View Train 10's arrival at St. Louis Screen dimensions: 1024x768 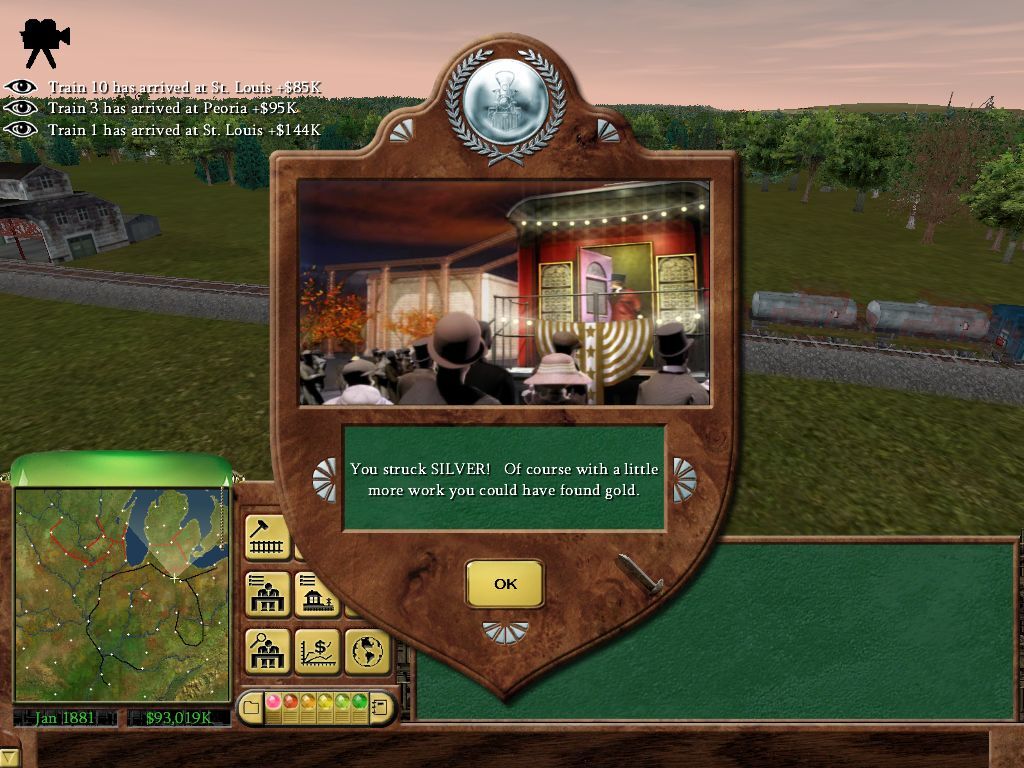pos(20,87)
